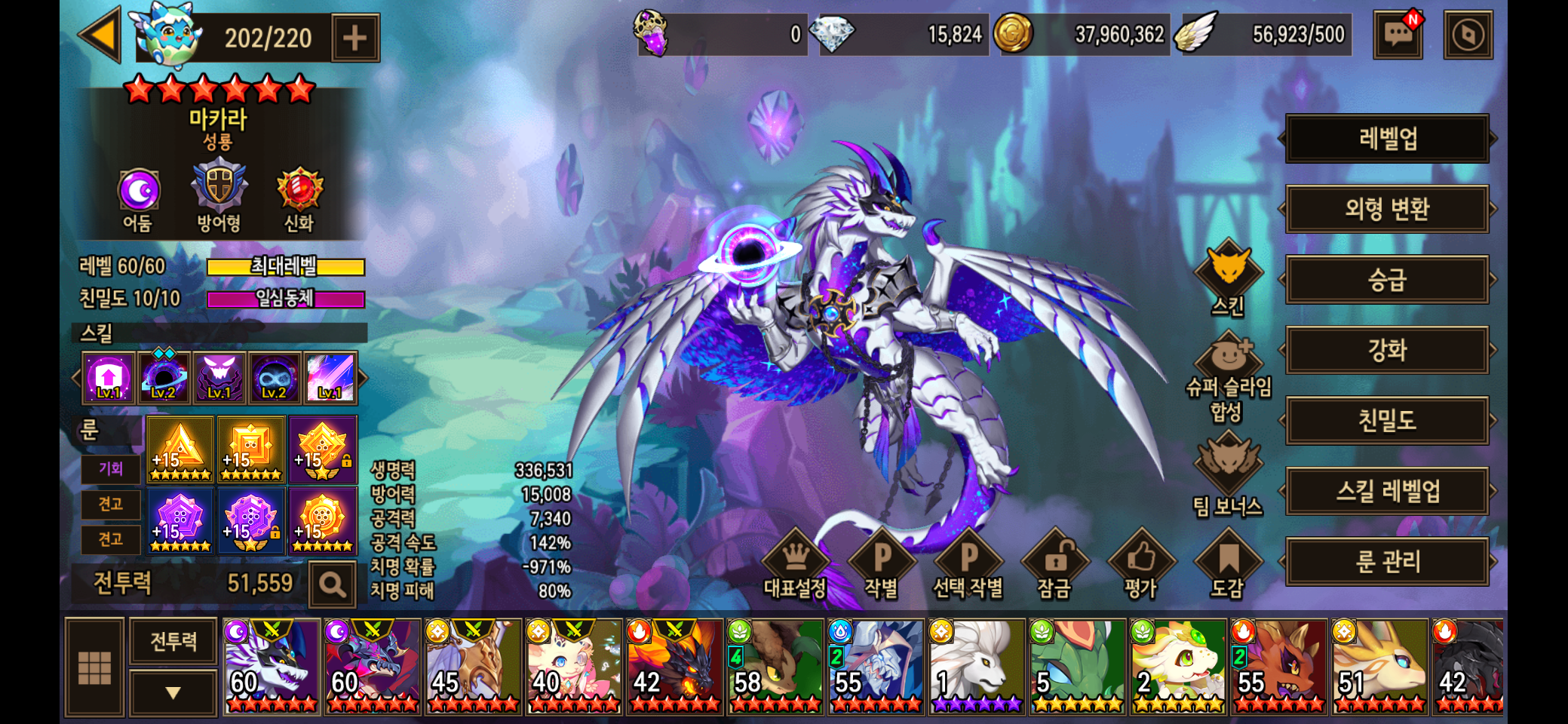Choose the 강화 enhancement button

[1387, 350]
